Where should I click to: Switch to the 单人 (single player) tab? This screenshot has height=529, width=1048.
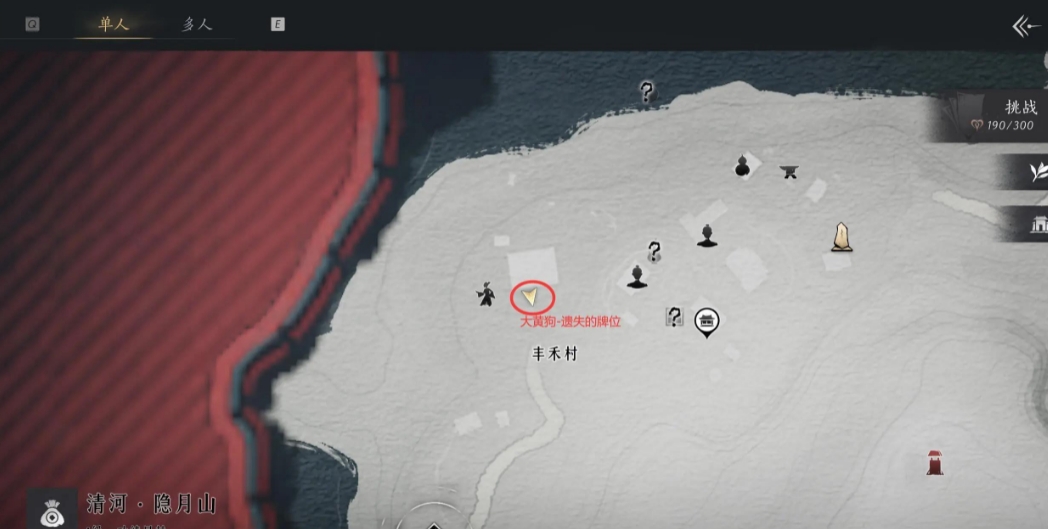point(114,25)
